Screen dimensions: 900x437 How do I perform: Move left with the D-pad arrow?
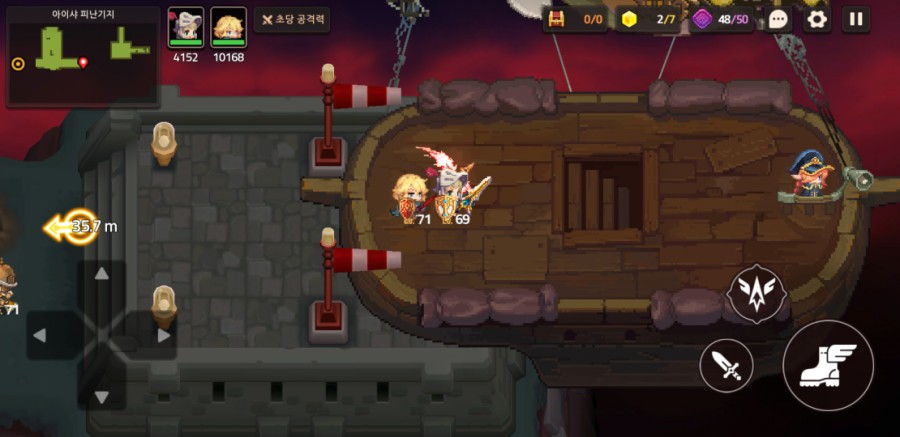41,335
